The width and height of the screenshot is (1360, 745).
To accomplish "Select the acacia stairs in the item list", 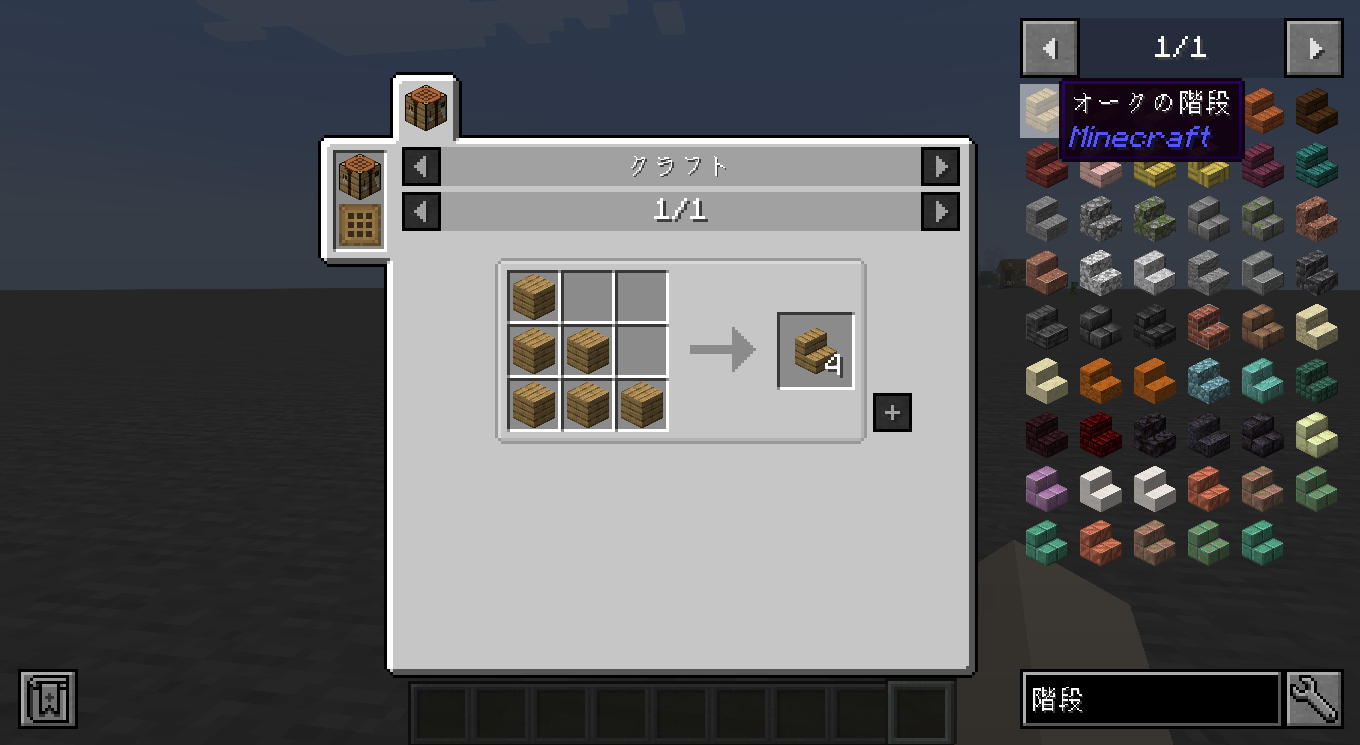I will (1261, 110).
